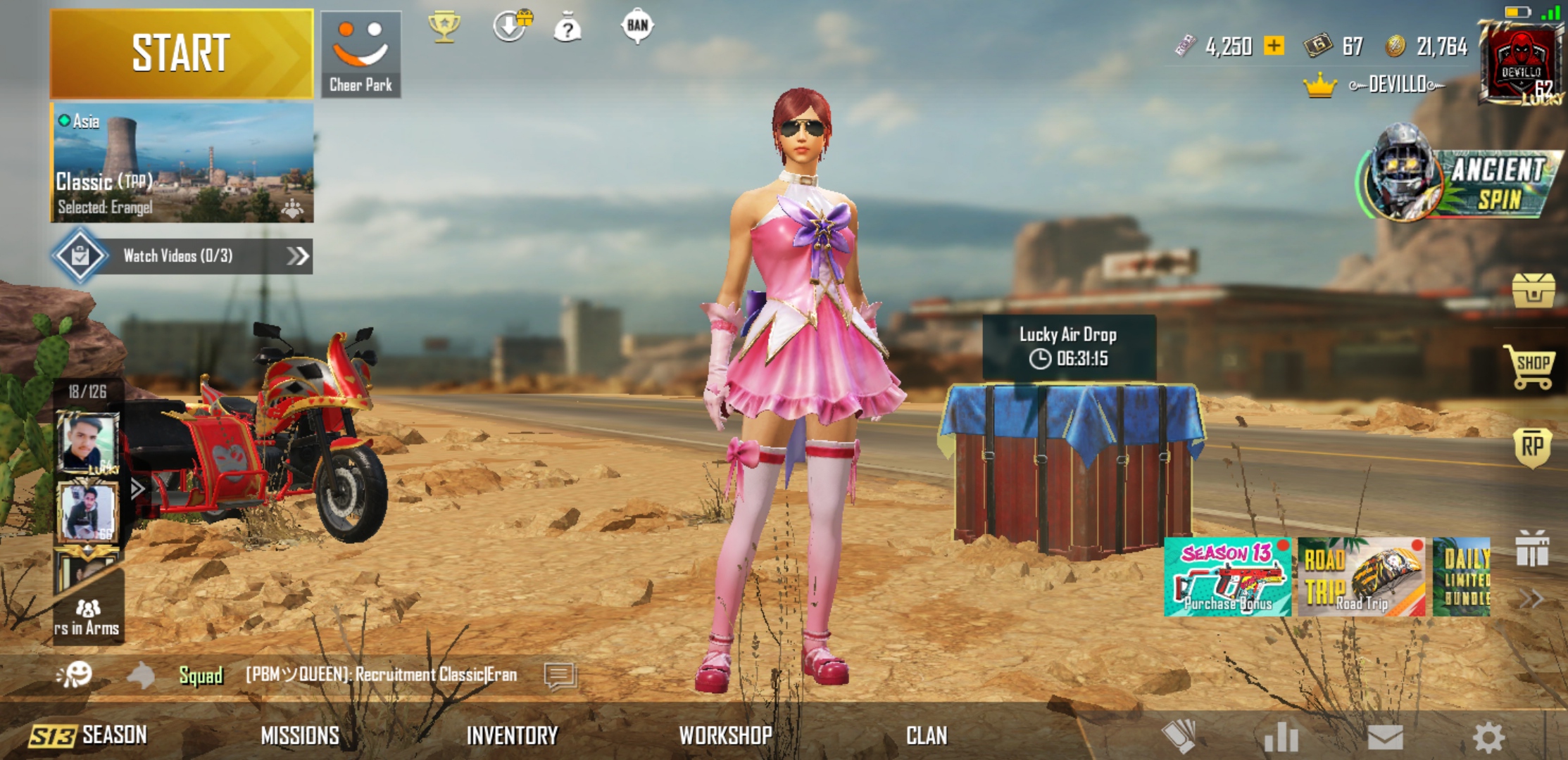Expand Watch Videos with the double arrow
The width and height of the screenshot is (1568, 760).
tap(299, 256)
